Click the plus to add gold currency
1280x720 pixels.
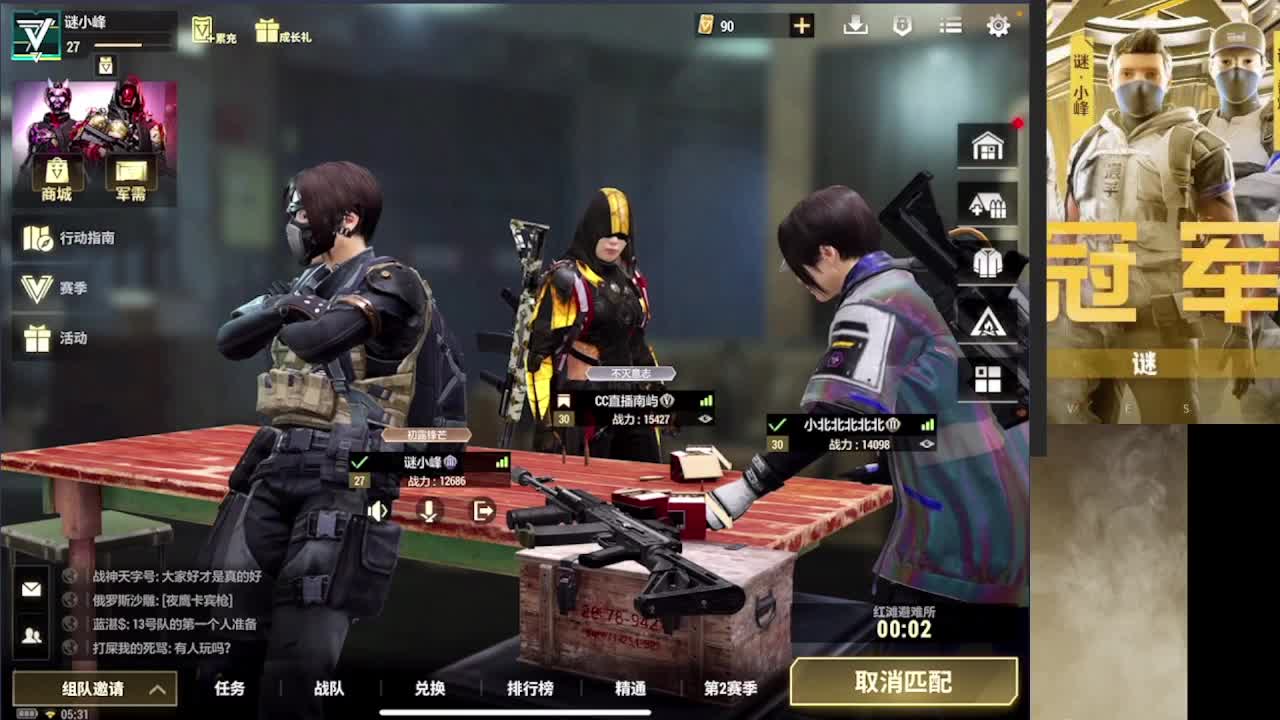(799, 26)
